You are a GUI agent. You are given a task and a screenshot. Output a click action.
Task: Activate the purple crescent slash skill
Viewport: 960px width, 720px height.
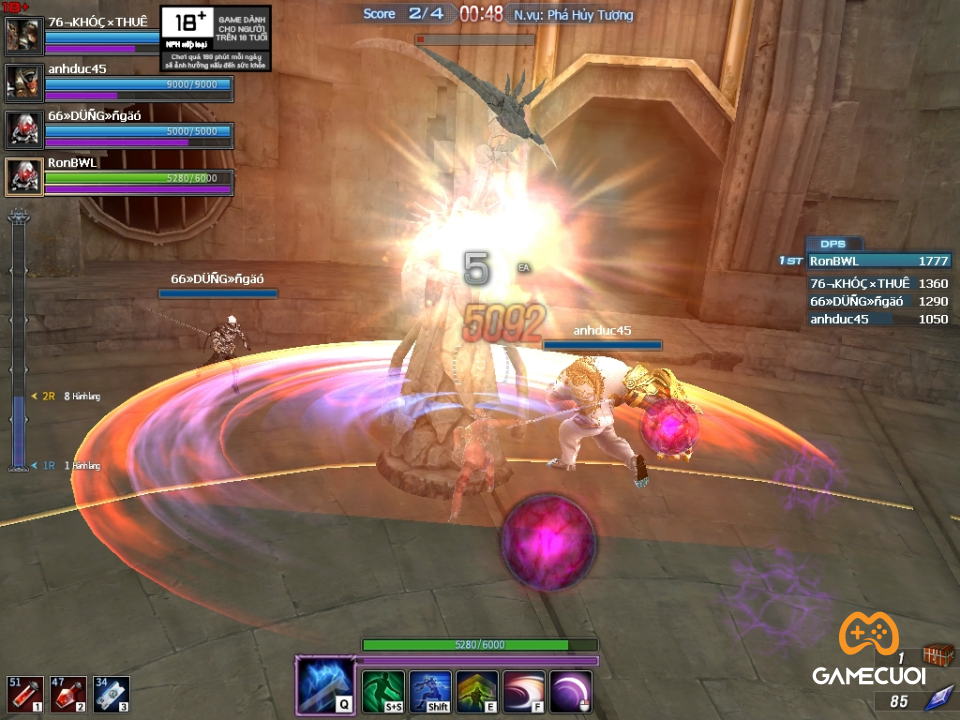571,690
